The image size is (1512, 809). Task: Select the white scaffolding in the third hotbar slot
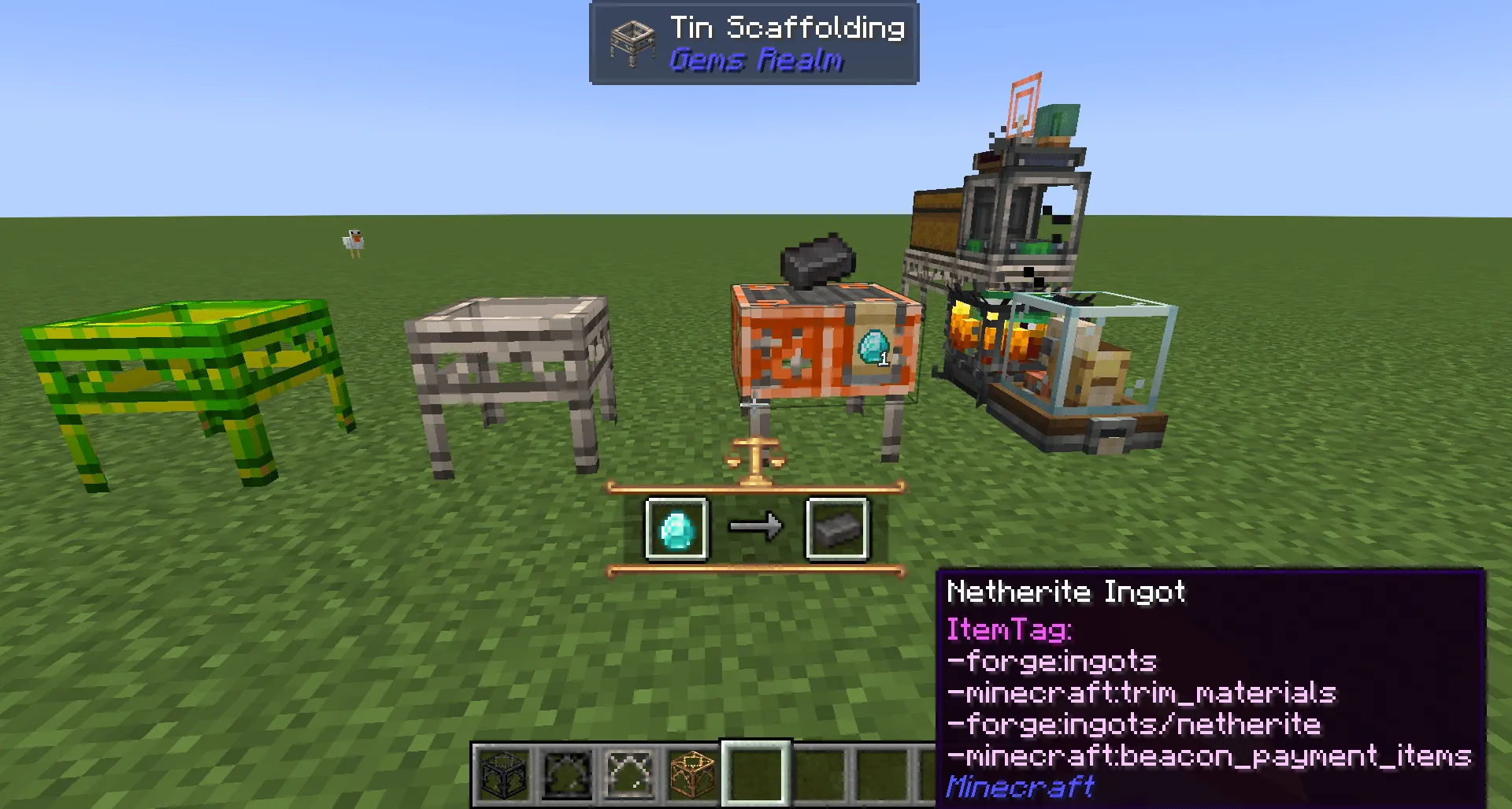(630, 775)
